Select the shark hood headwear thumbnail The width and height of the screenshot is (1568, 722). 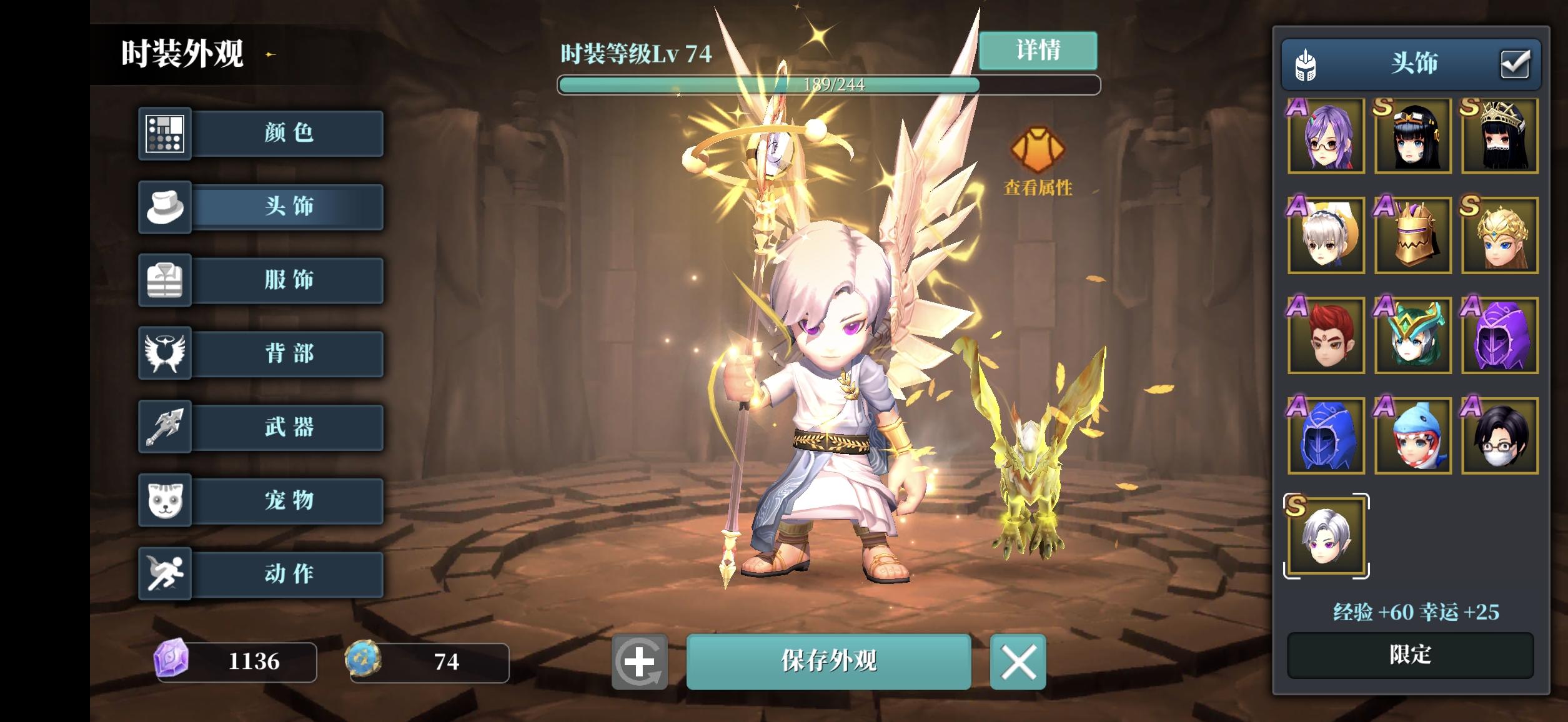[1412, 436]
